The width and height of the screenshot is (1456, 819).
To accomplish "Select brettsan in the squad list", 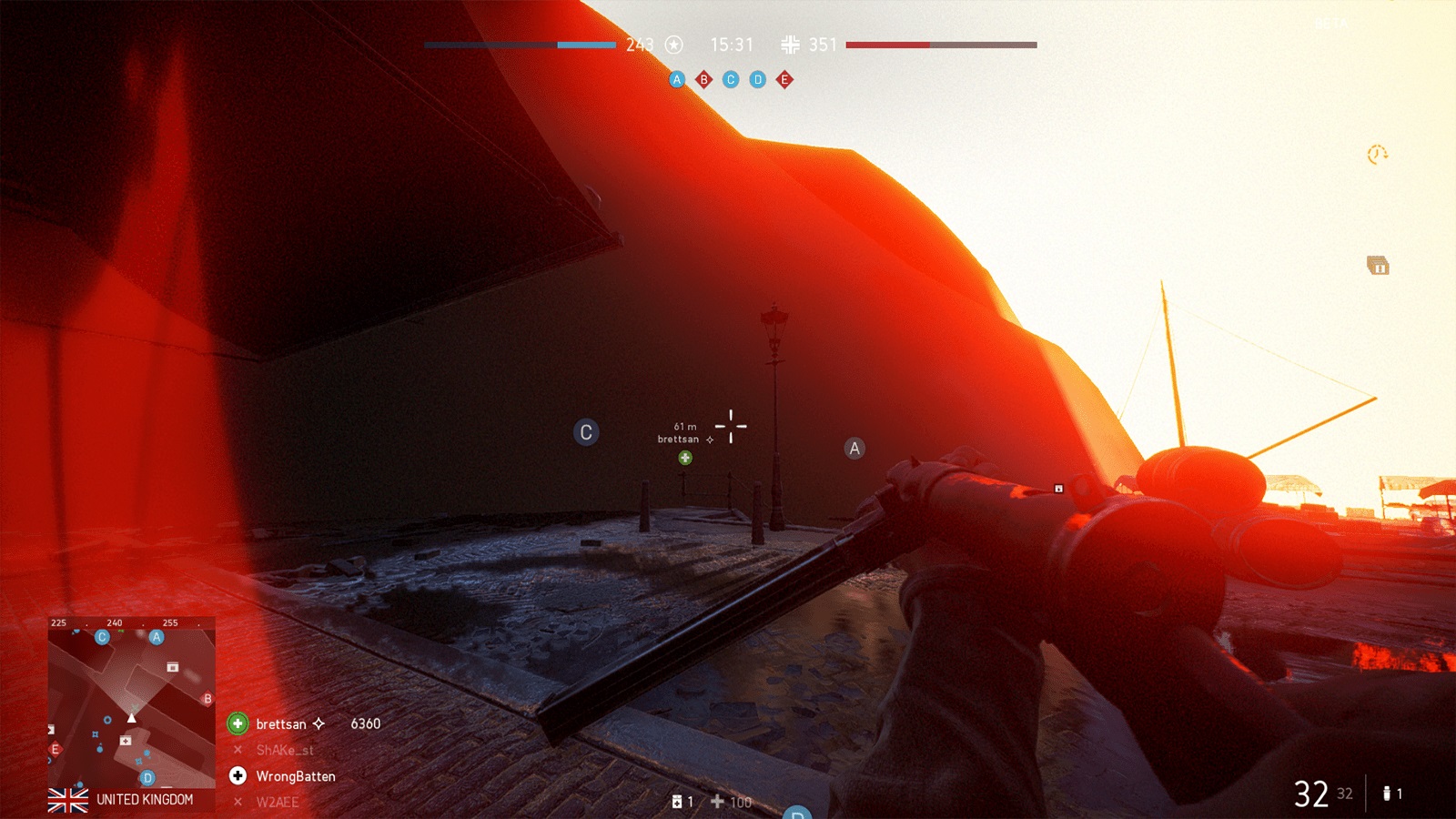I will [x=281, y=724].
